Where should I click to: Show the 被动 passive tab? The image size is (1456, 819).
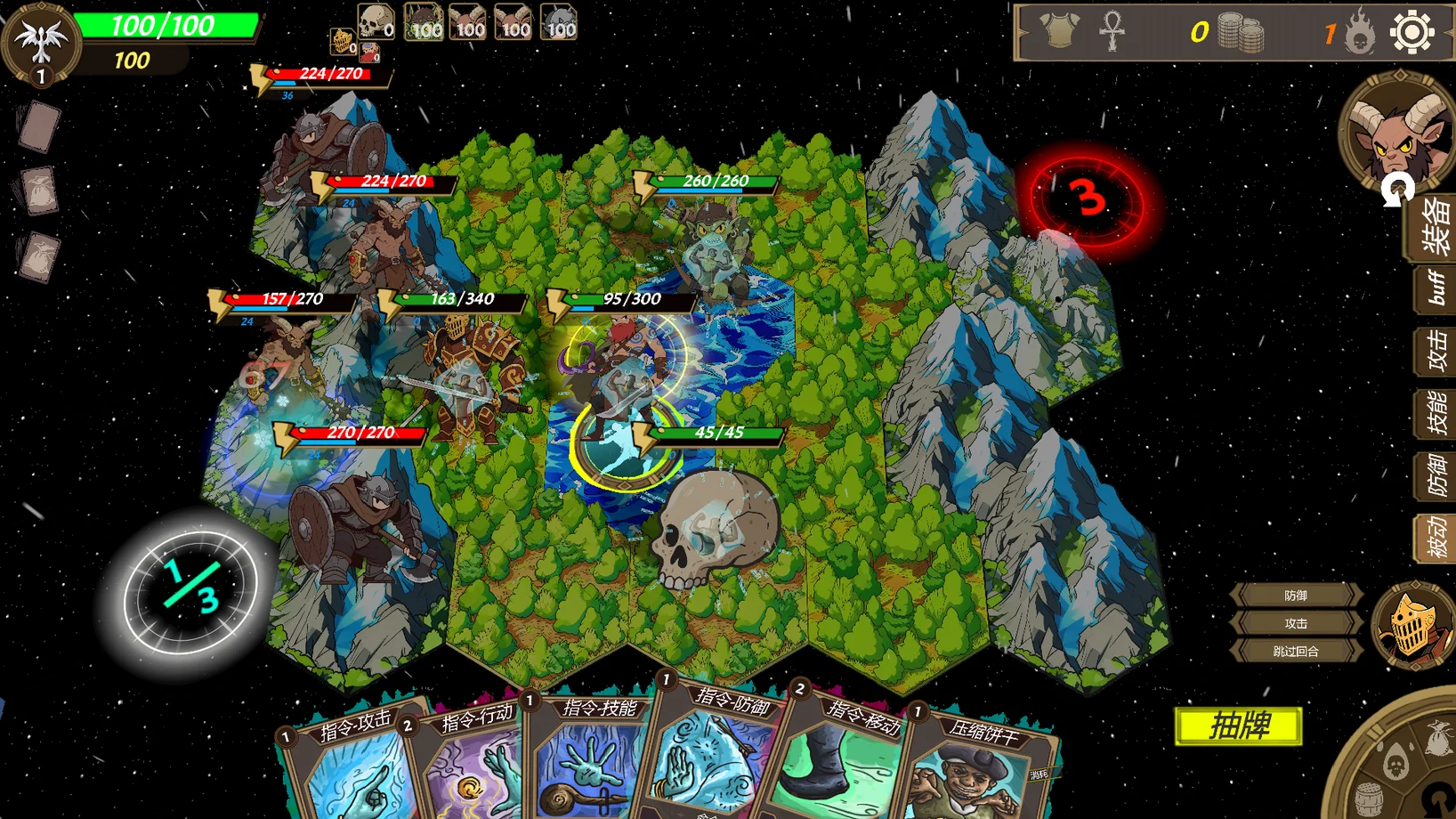coord(1435,537)
